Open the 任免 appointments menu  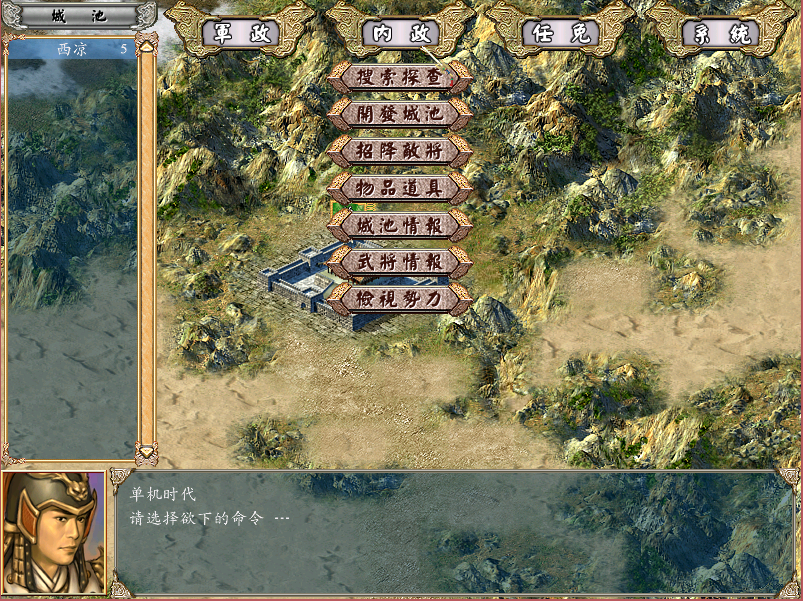560,33
